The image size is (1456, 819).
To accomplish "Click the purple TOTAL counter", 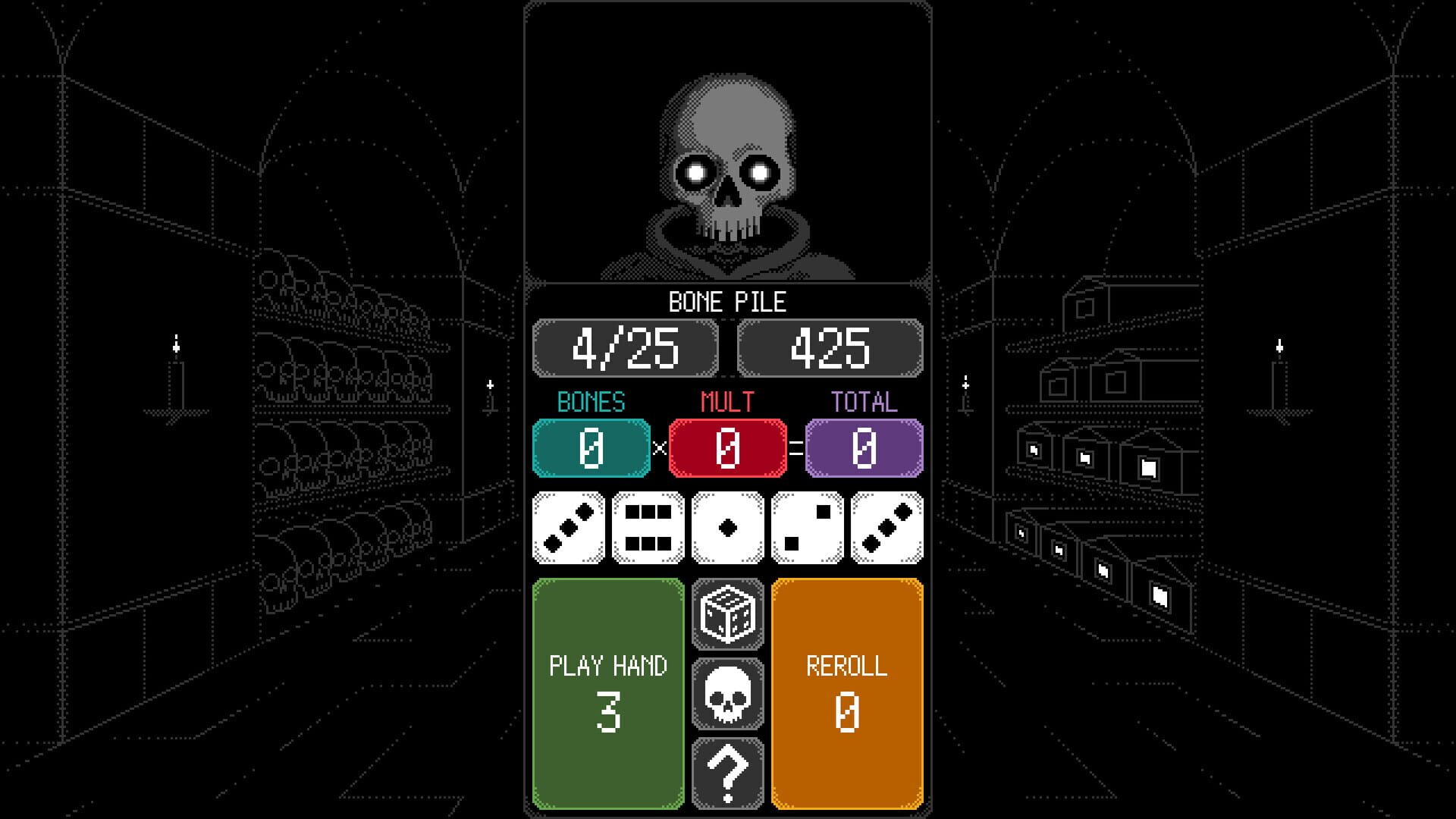I will tap(861, 446).
